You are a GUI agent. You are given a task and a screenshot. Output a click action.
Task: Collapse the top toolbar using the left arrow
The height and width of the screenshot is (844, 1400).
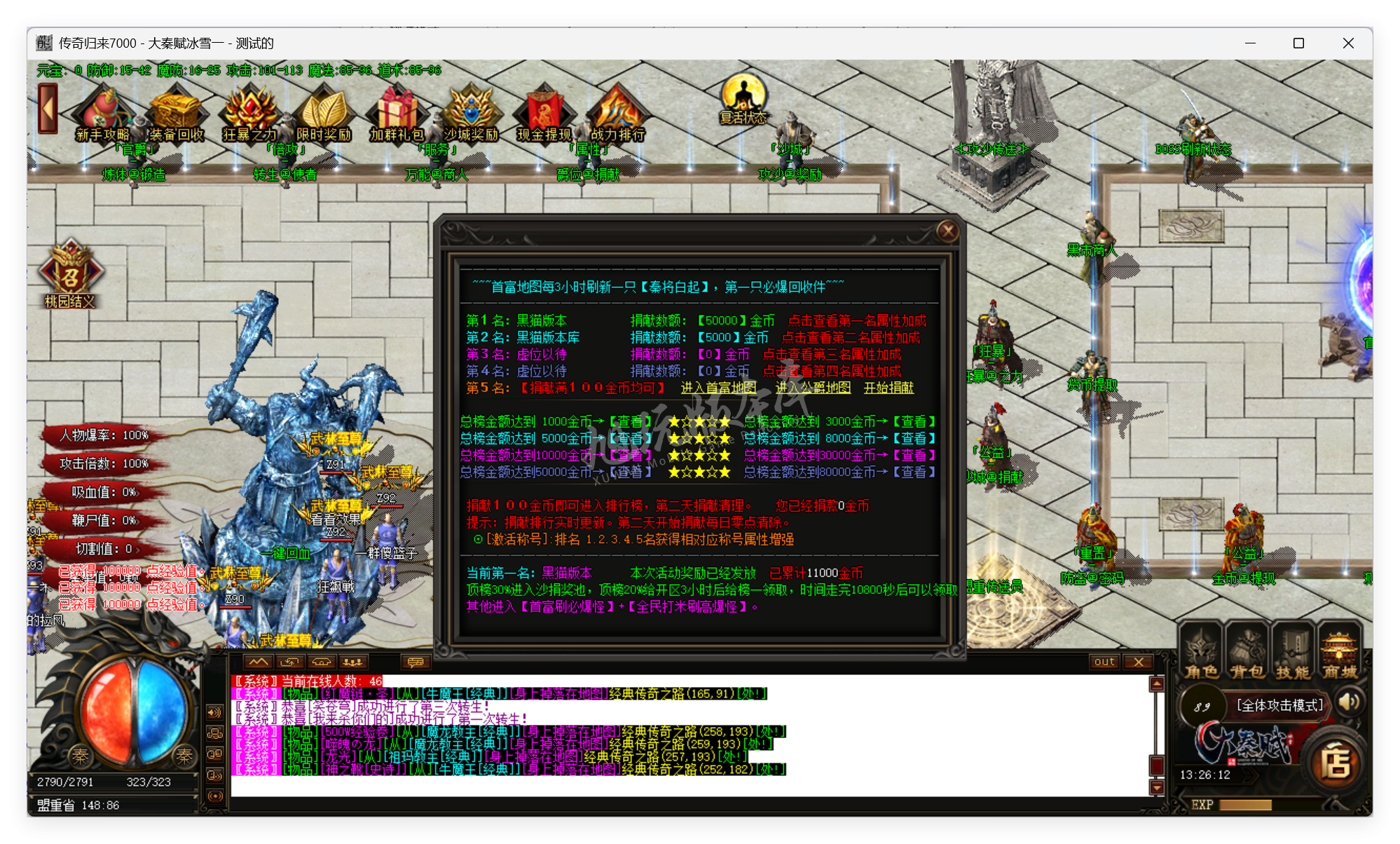click(x=46, y=110)
